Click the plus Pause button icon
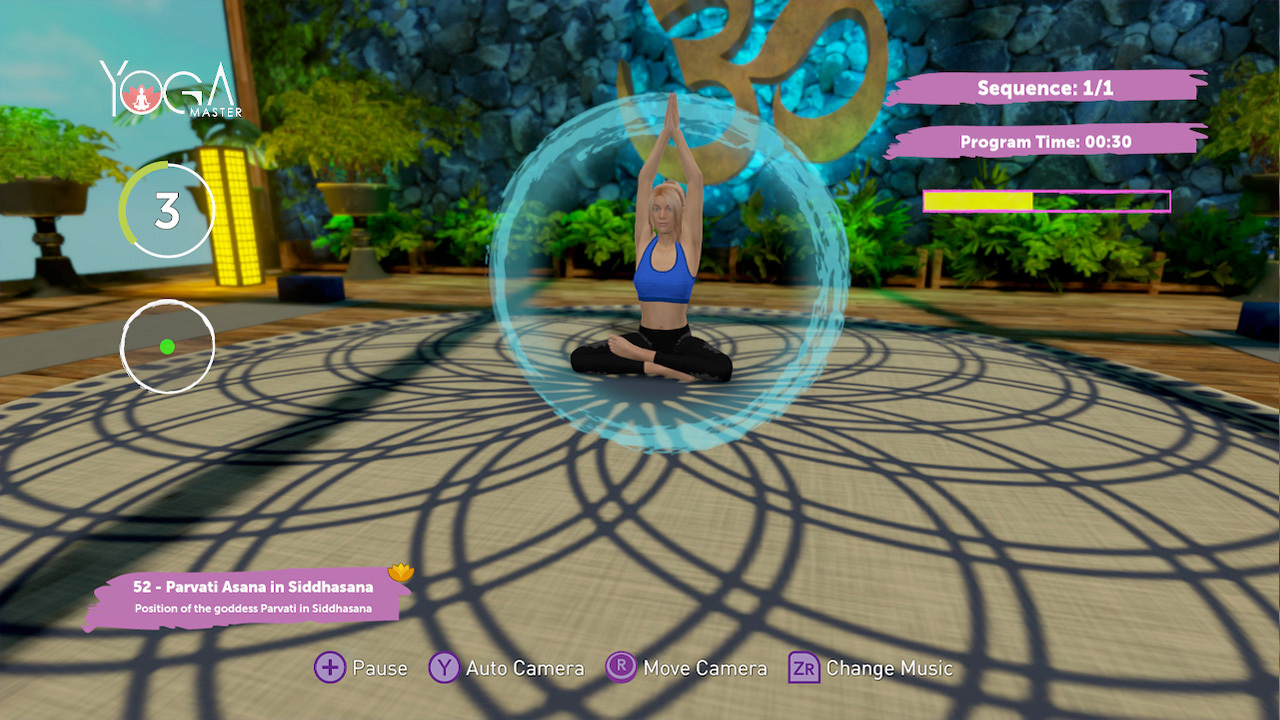Image resolution: width=1280 pixels, height=720 pixels. click(329, 668)
